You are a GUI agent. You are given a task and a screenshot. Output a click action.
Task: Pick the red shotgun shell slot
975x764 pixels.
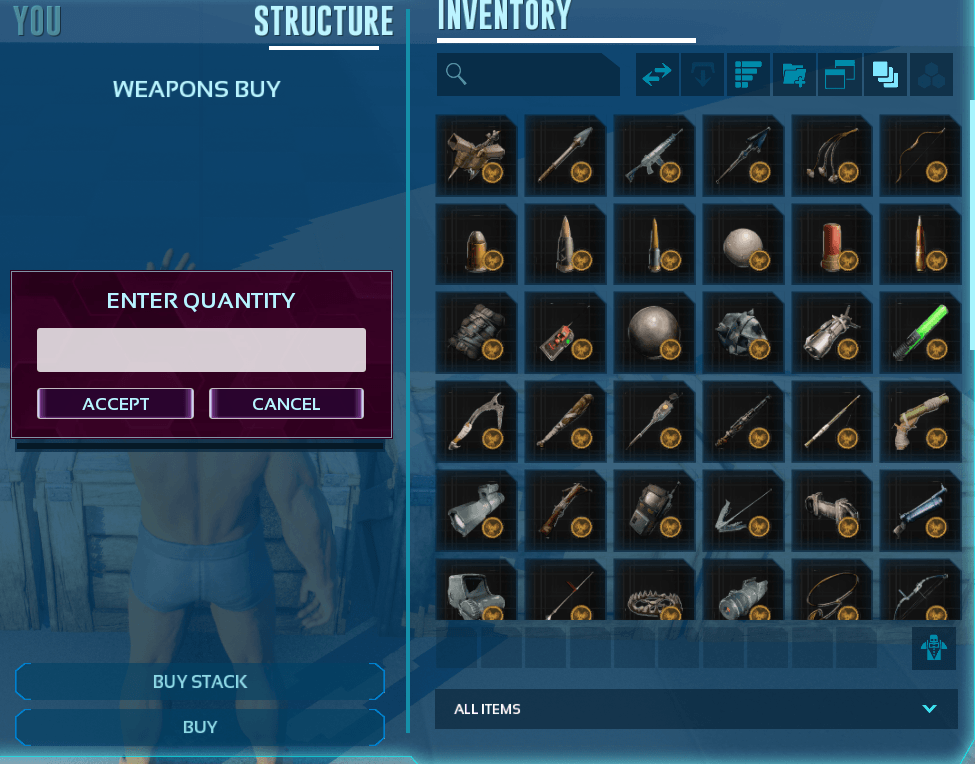[832, 243]
